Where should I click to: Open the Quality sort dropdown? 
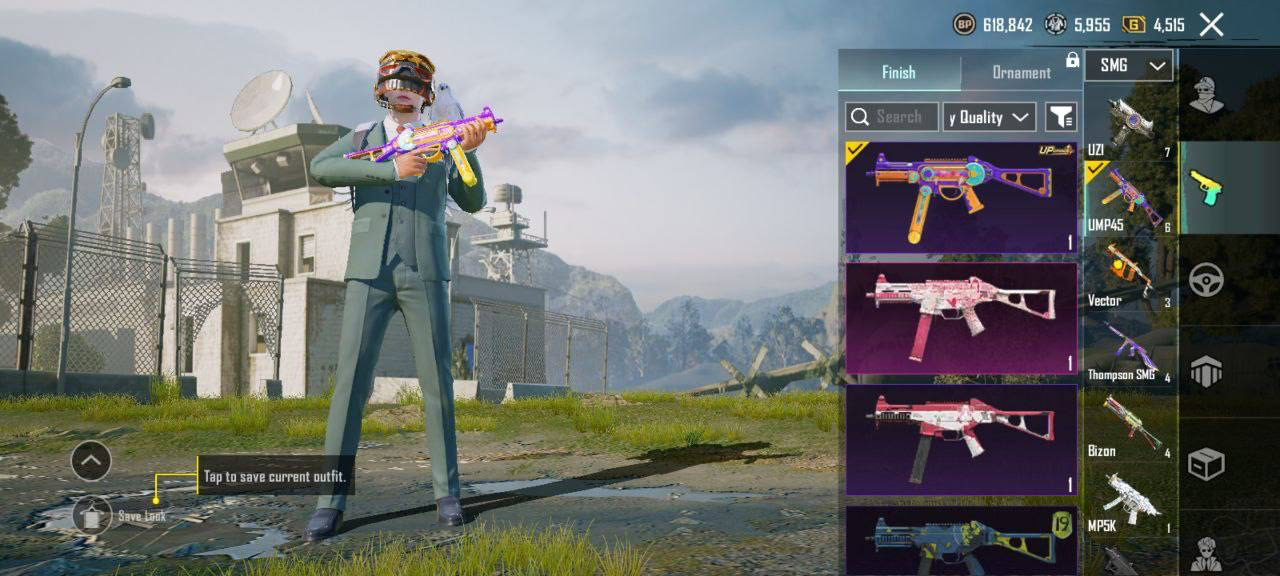989,117
